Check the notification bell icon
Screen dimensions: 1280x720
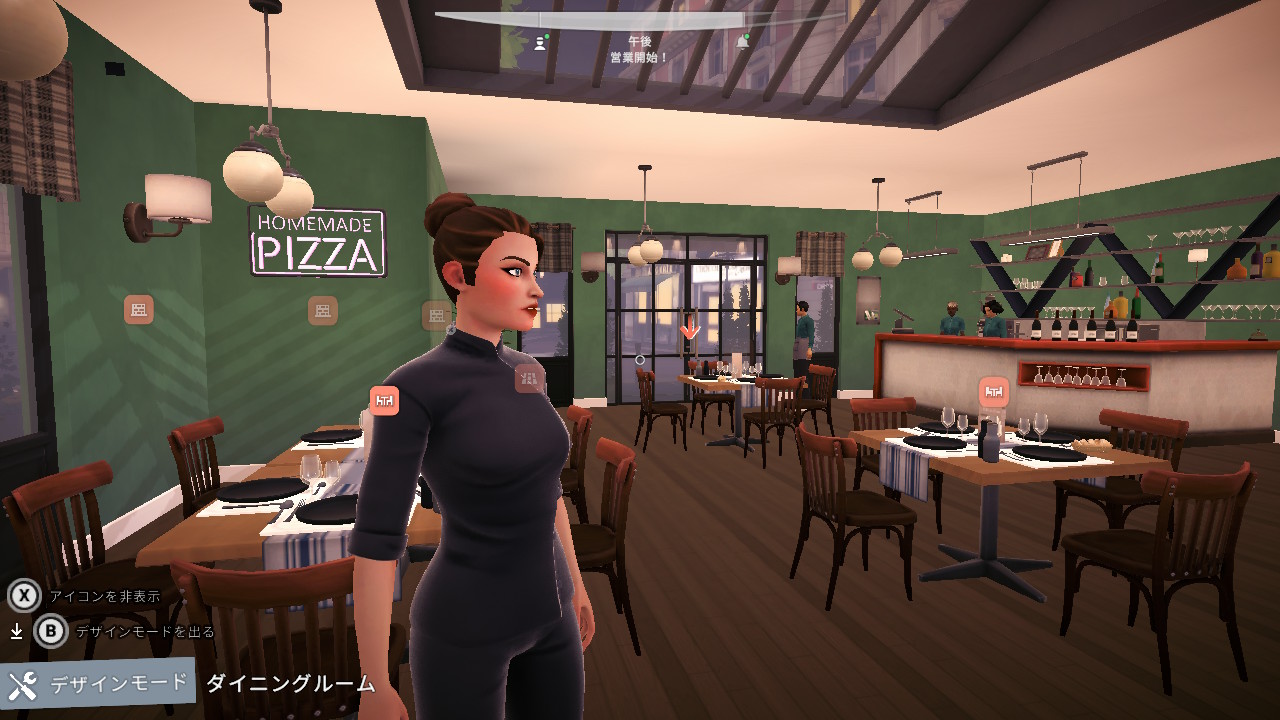click(742, 43)
